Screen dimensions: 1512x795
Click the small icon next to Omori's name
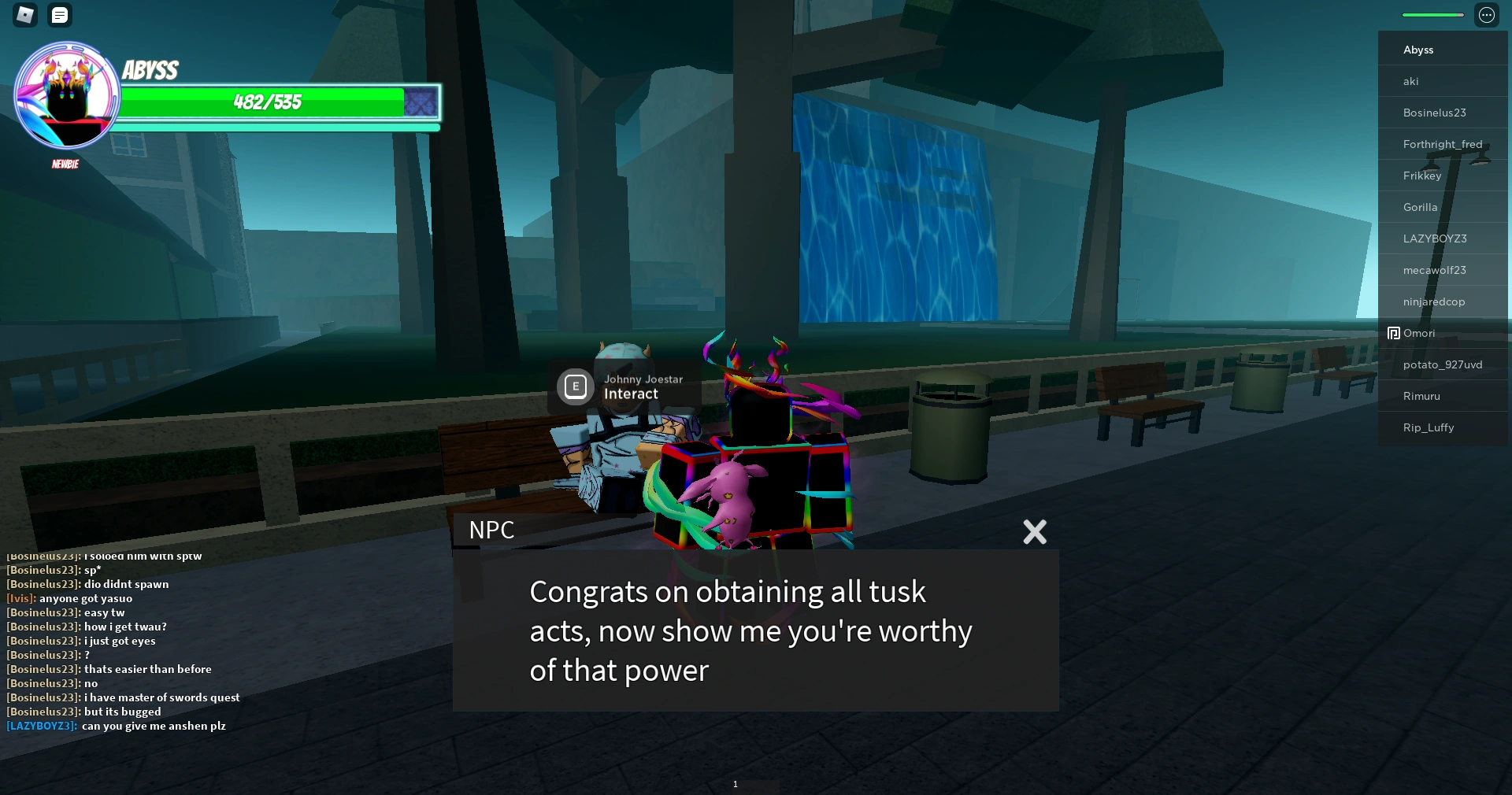pyautogui.click(x=1394, y=333)
